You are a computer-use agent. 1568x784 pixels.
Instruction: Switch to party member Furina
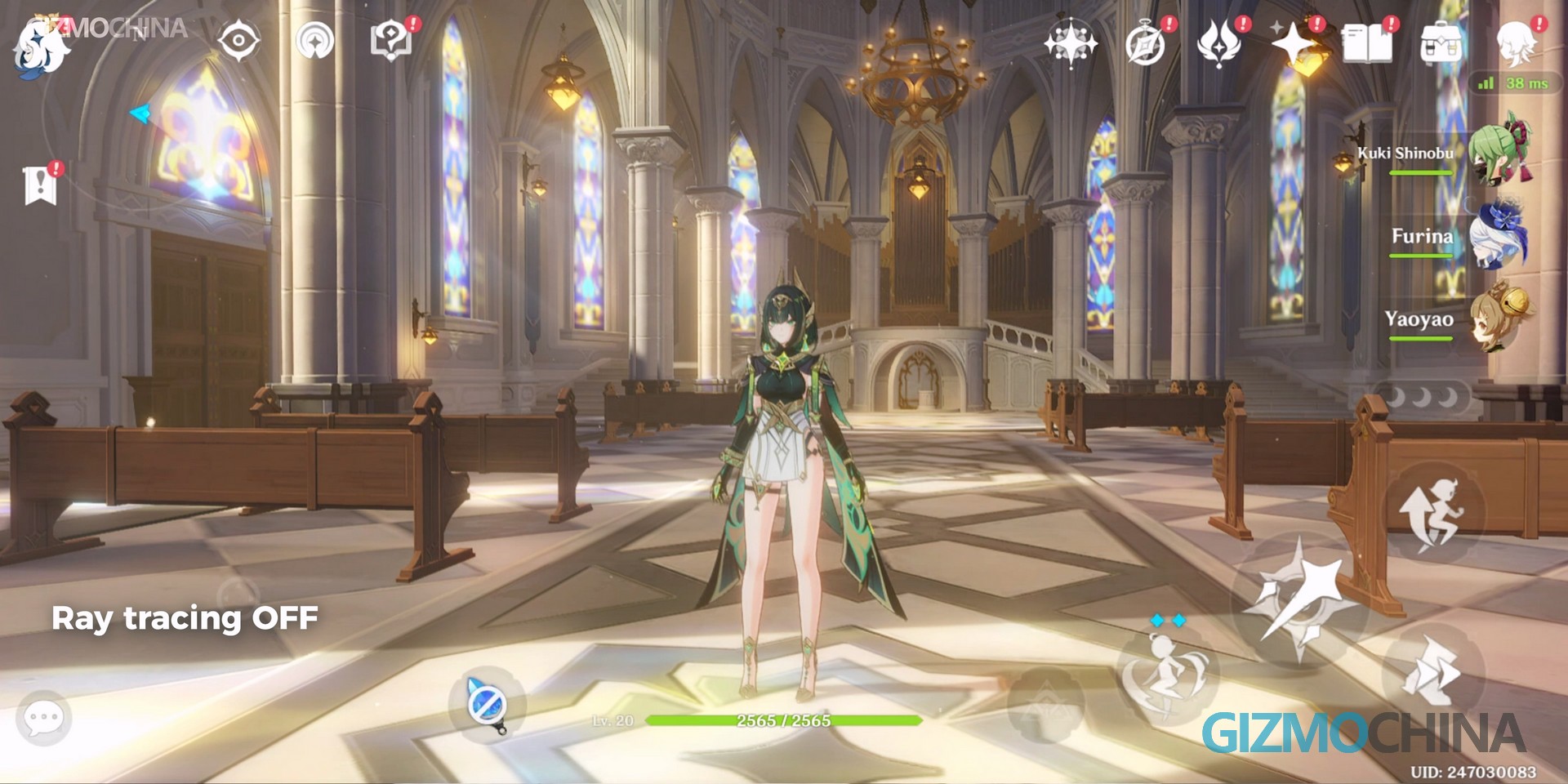coord(1499,237)
